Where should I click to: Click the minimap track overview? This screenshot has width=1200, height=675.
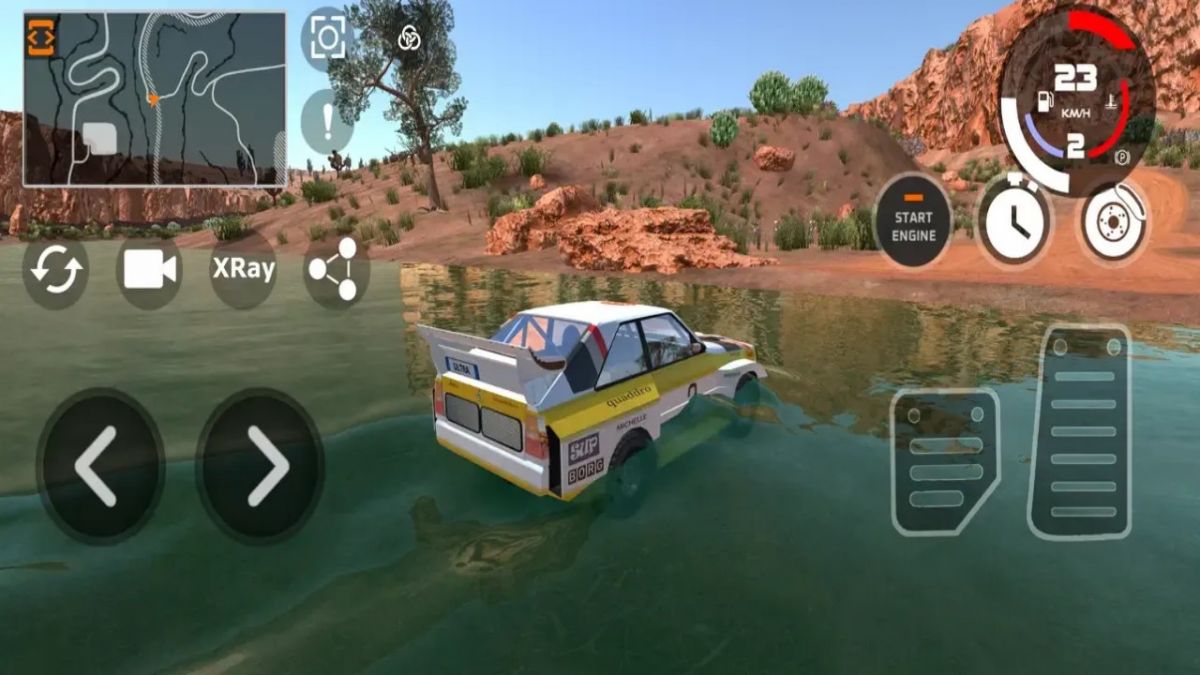[x=155, y=99]
